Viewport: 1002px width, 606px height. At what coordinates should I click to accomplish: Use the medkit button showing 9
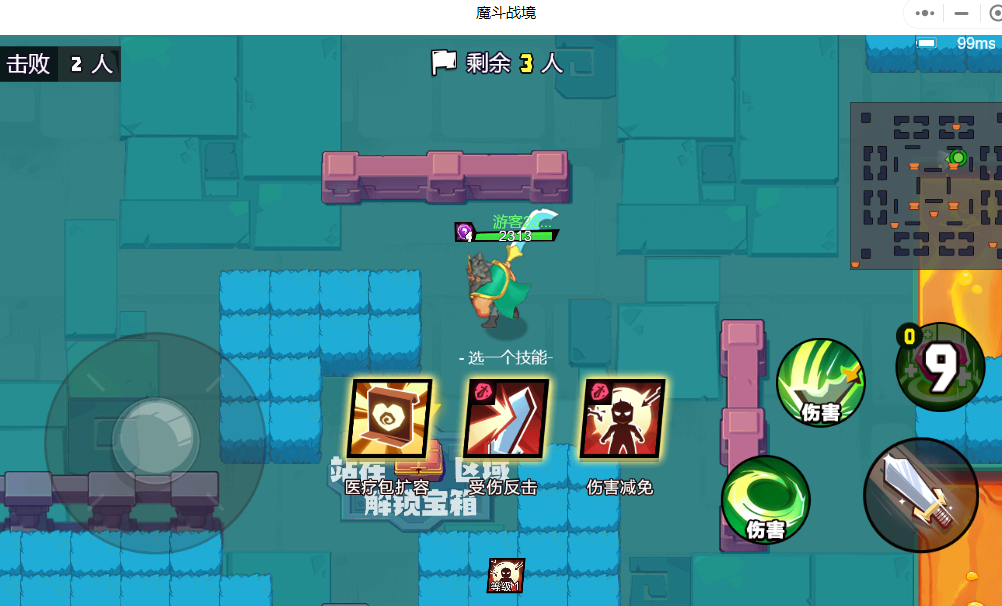click(x=940, y=367)
